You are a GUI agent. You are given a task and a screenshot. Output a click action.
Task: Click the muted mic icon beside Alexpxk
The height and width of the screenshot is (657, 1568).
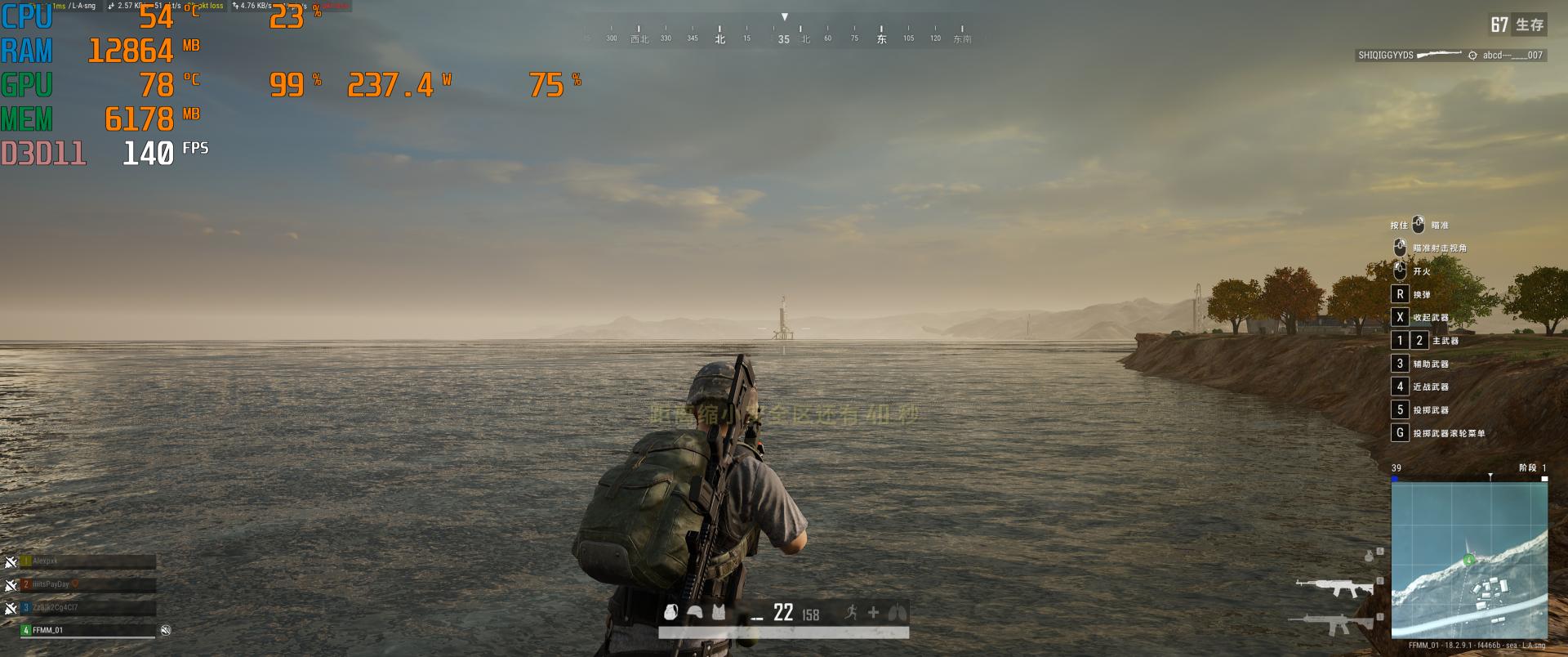tap(11, 562)
